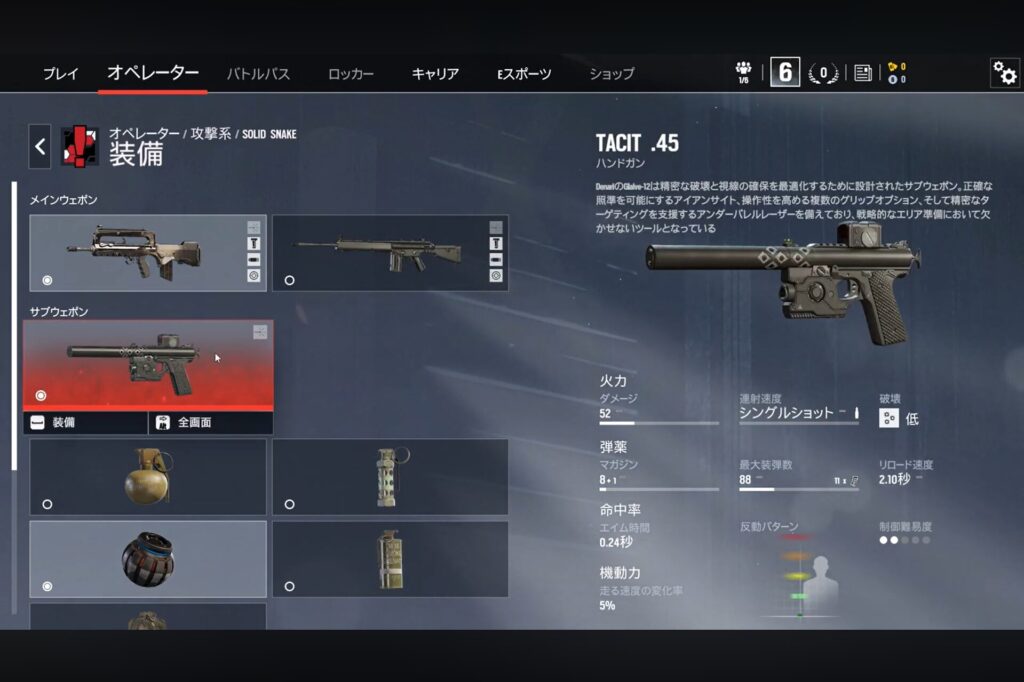Choose the frag grenade gadget
1024x682 pixels.
[148, 476]
